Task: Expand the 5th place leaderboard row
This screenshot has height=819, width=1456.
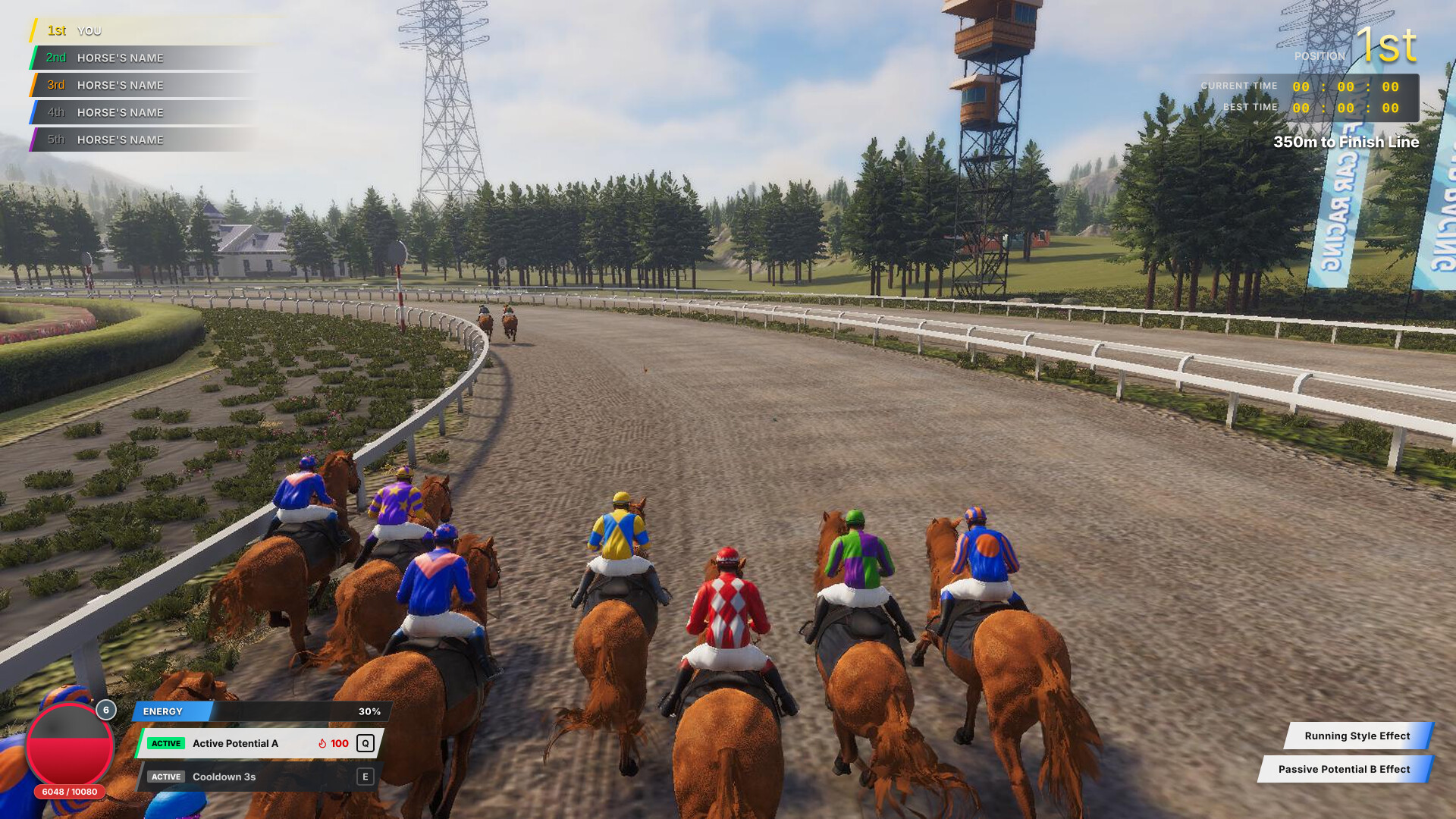Action: pos(121,140)
